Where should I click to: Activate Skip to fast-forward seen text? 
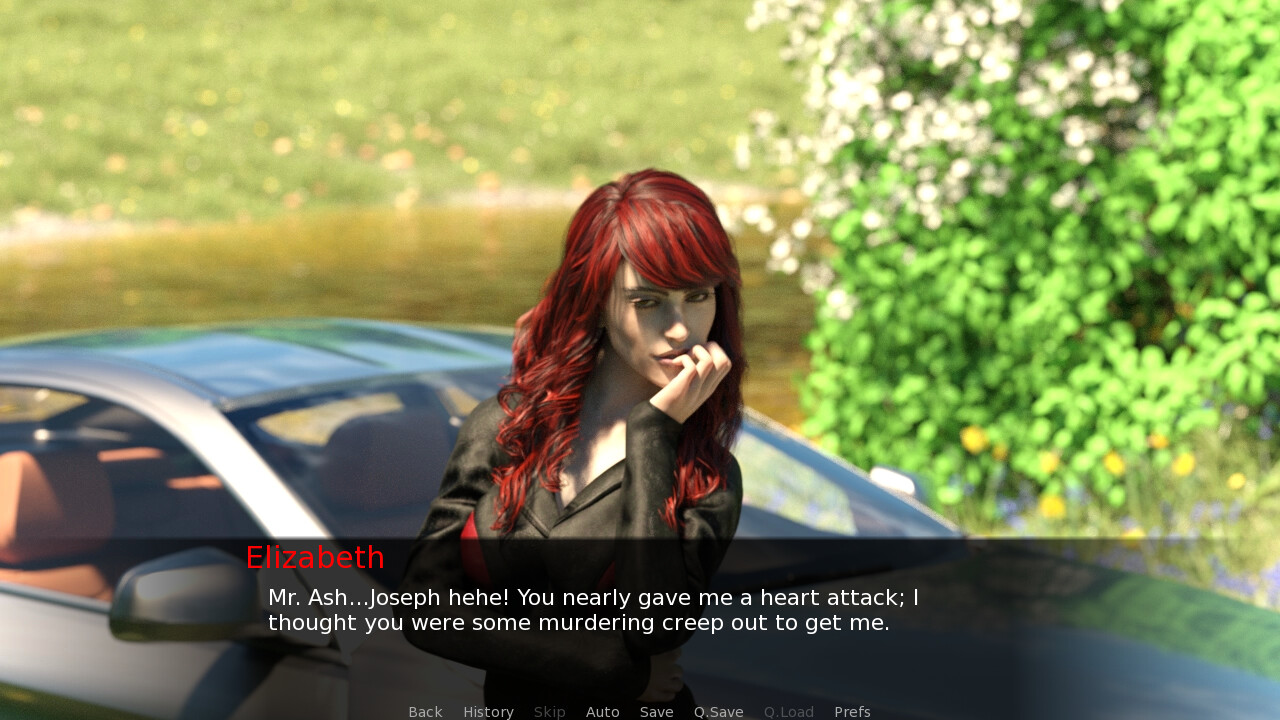[549, 711]
